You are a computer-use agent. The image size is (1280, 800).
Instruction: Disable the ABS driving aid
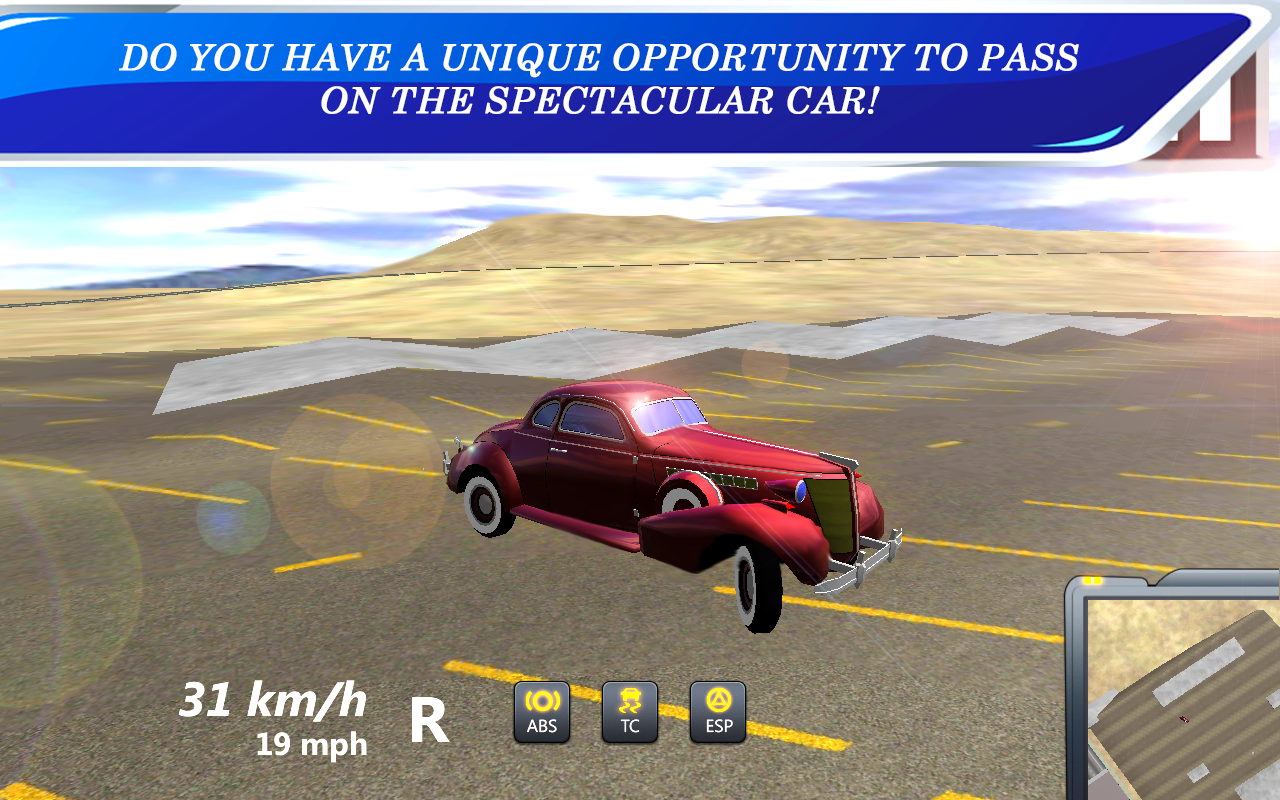click(541, 712)
